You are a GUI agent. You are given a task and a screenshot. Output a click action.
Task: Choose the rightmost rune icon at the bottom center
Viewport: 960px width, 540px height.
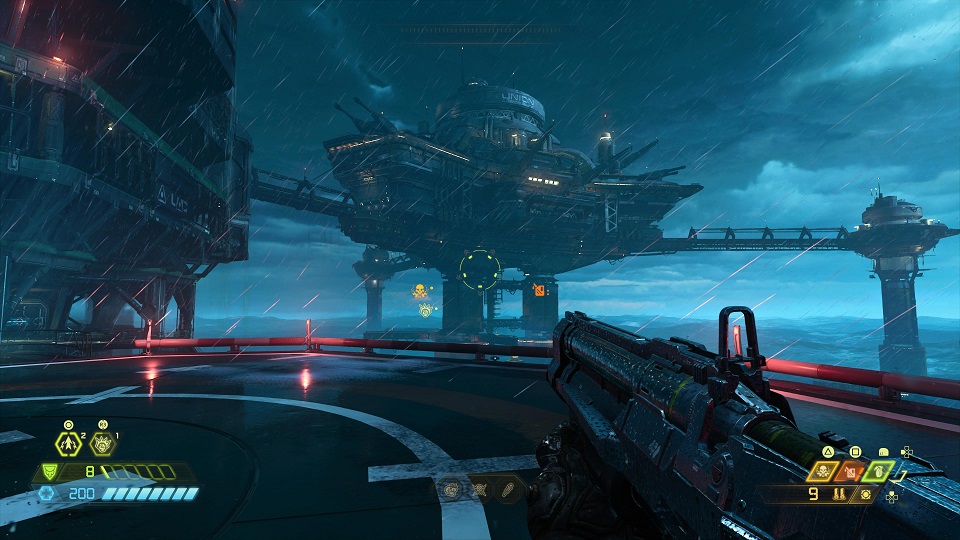point(507,491)
